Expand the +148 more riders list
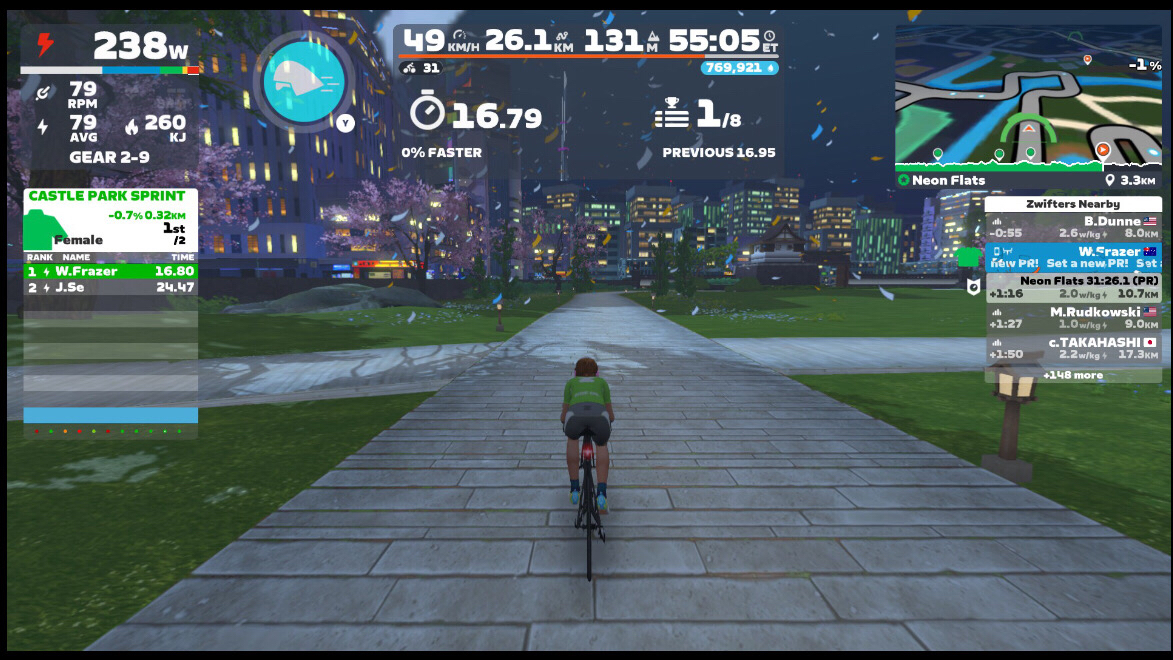Image resolution: width=1173 pixels, height=660 pixels. tap(1073, 375)
